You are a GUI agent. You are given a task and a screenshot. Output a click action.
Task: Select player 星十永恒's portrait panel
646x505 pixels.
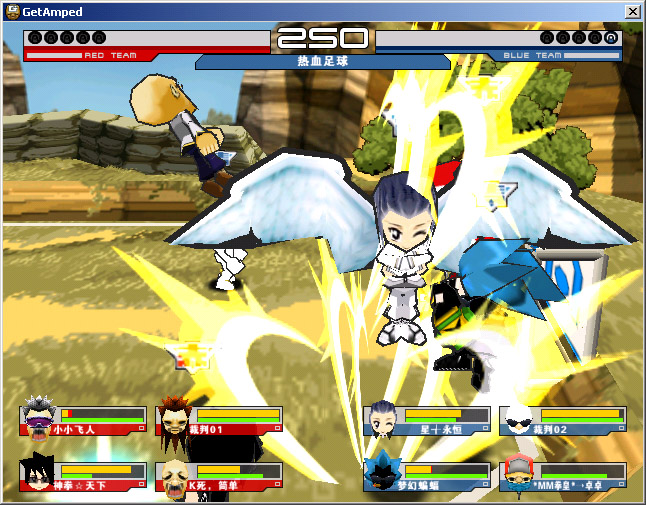point(427,420)
